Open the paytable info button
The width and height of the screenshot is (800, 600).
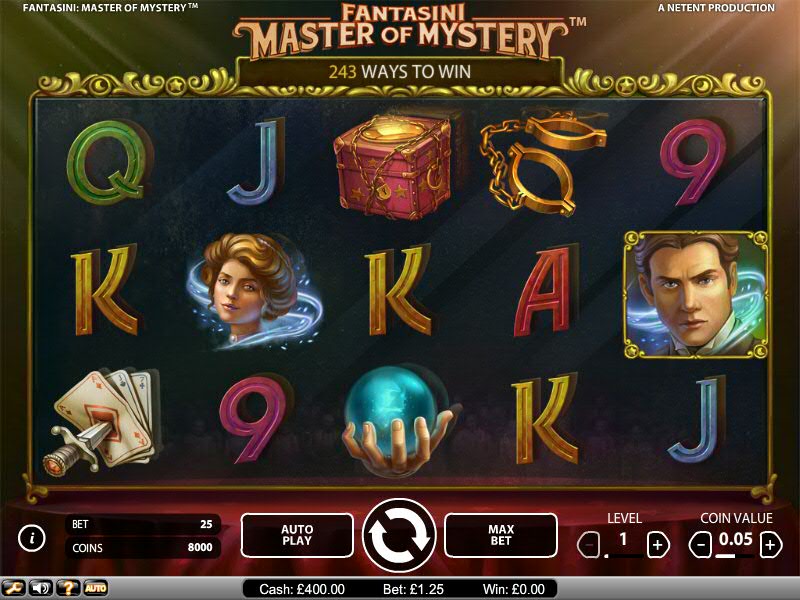pos(32,538)
